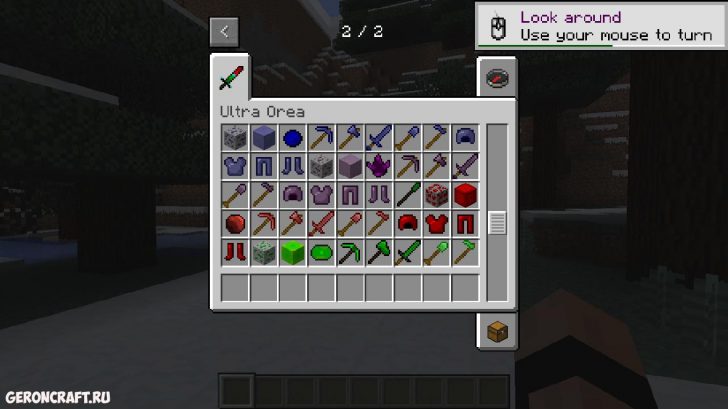Screen dimensions: 728x409
Task: Grab the green oval gem
Action: 321,253
